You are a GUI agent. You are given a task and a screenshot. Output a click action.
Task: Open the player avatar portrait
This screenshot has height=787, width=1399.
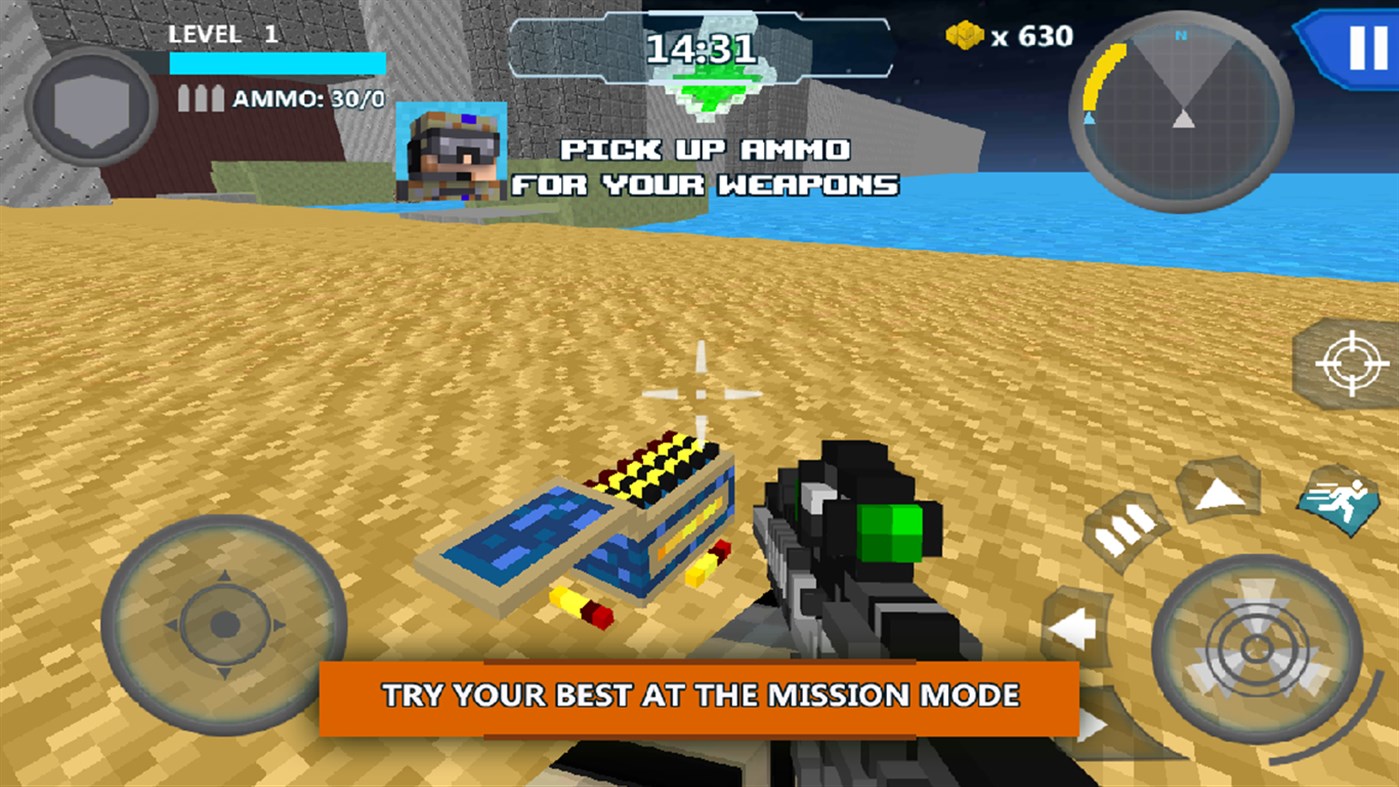[452, 154]
